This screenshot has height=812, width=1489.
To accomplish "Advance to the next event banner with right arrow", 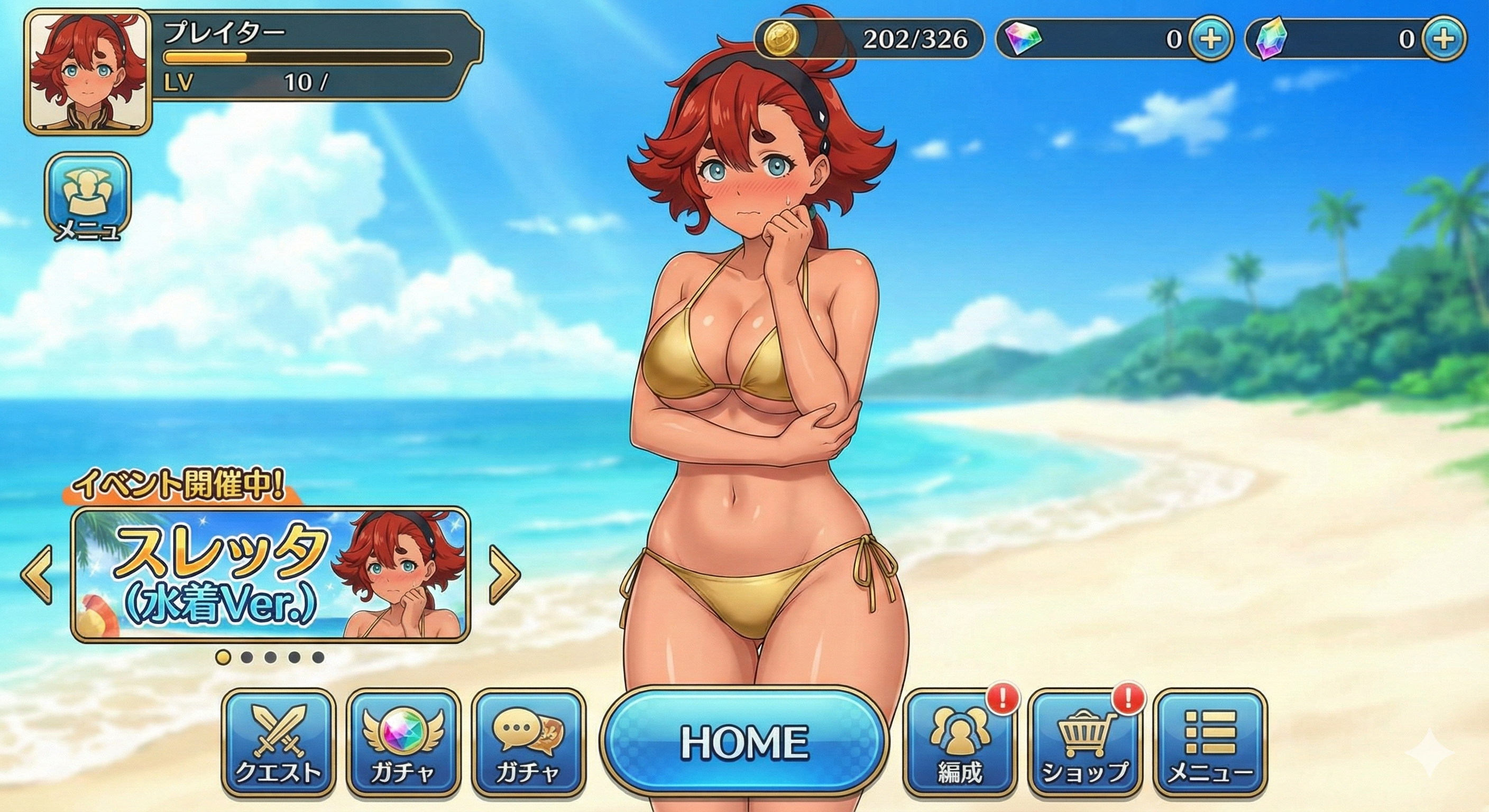I will click(504, 575).
